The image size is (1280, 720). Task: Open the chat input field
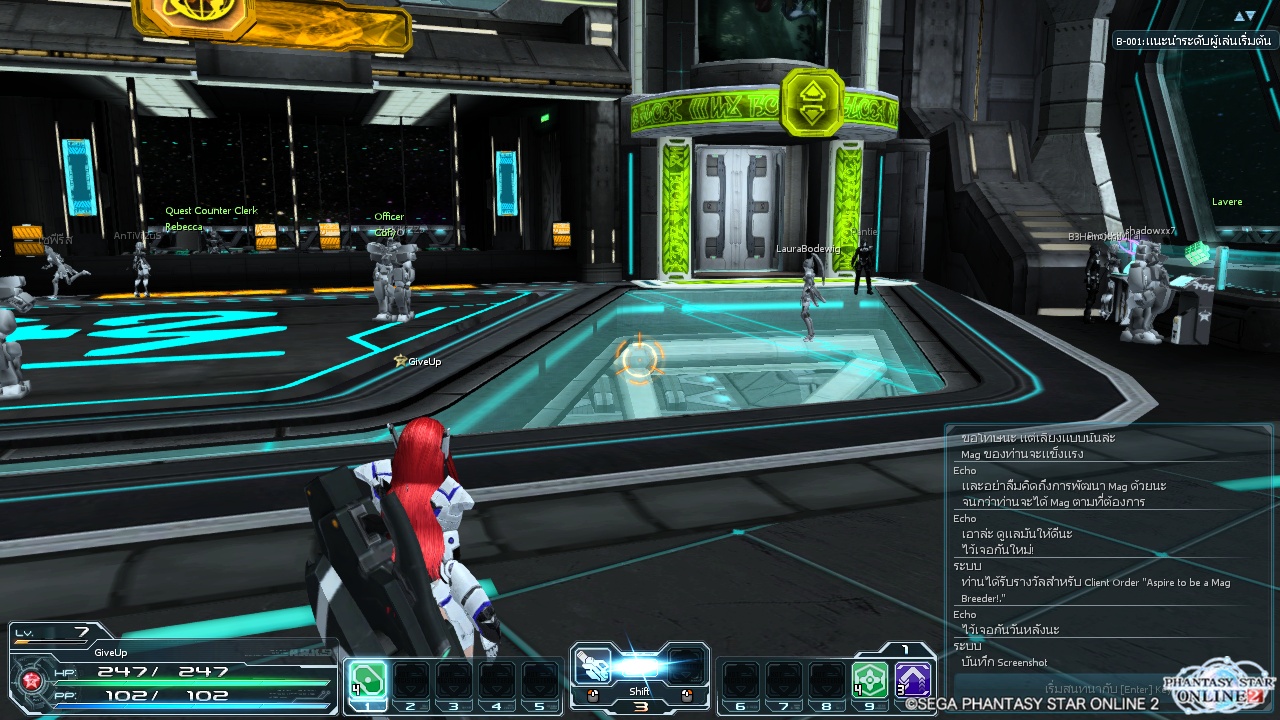pos(1060,689)
